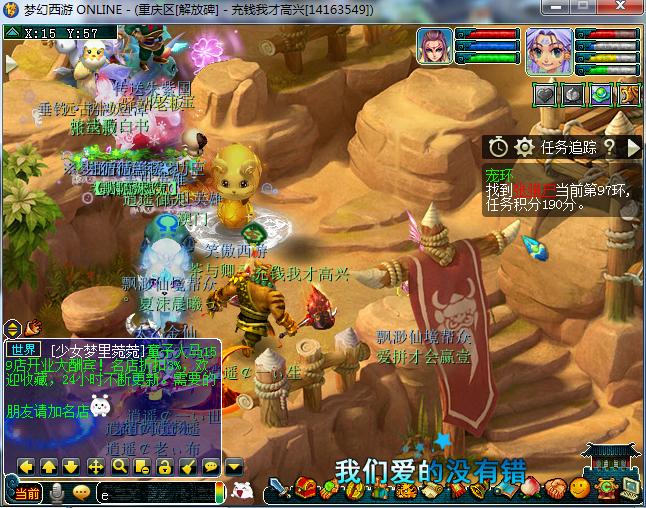Click the green orb buff icon
This screenshot has height=508, width=646.
[x=600, y=94]
